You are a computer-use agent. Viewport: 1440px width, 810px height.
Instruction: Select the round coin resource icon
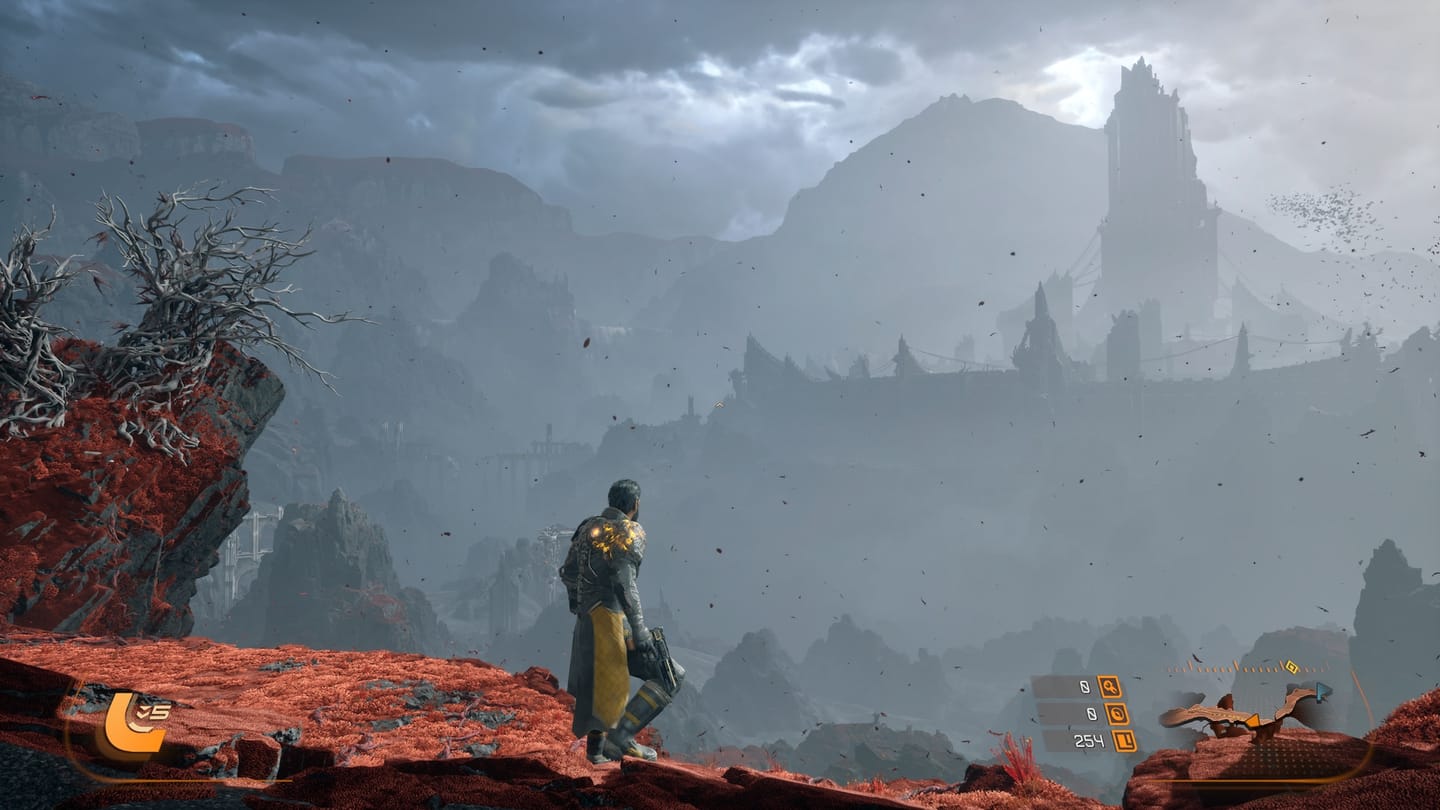pyautogui.click(x=1116, y=714)
